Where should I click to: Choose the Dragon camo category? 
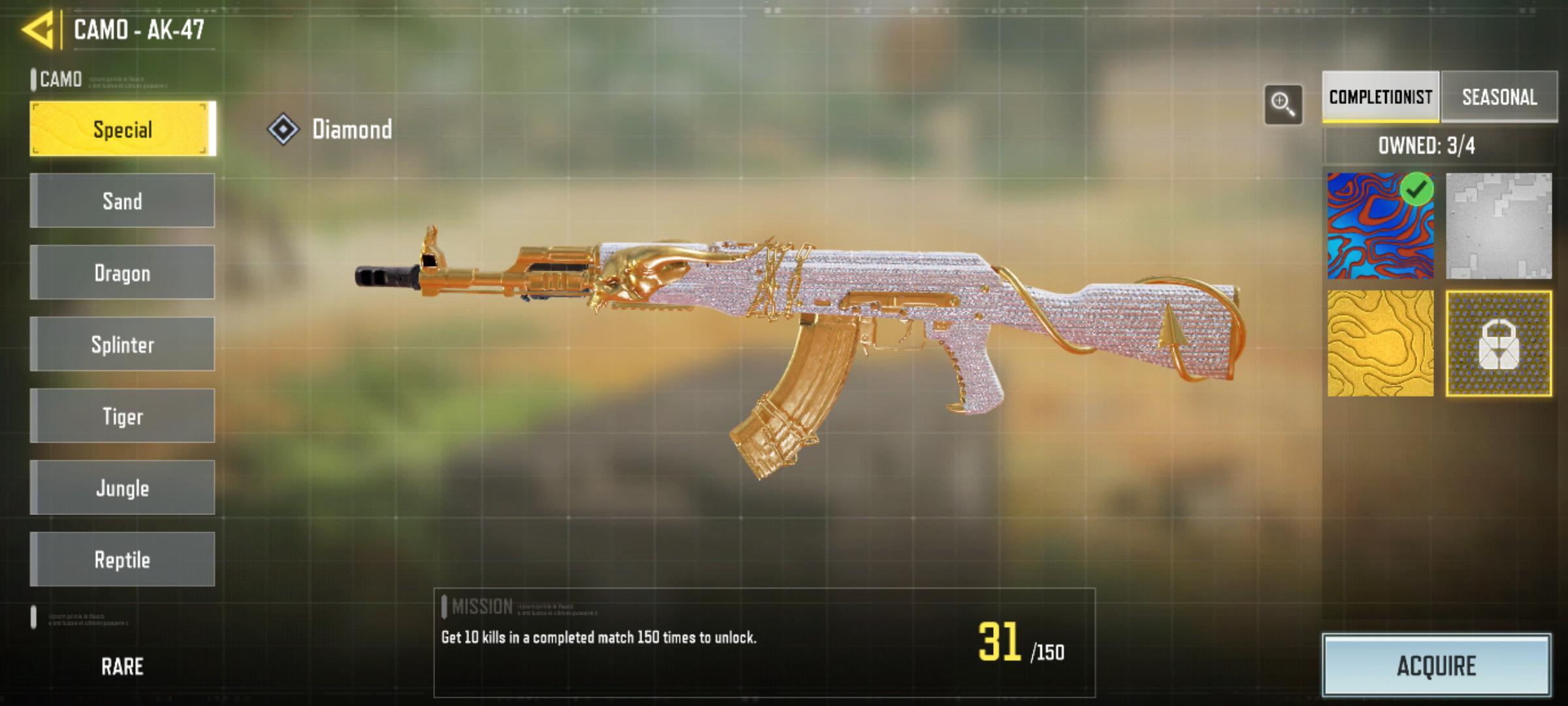[122, 273]
